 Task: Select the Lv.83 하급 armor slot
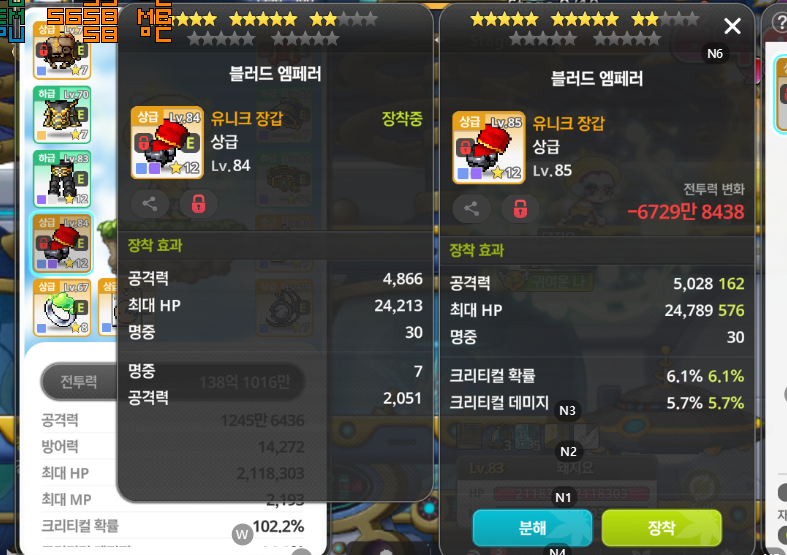(x=62, y=179)
